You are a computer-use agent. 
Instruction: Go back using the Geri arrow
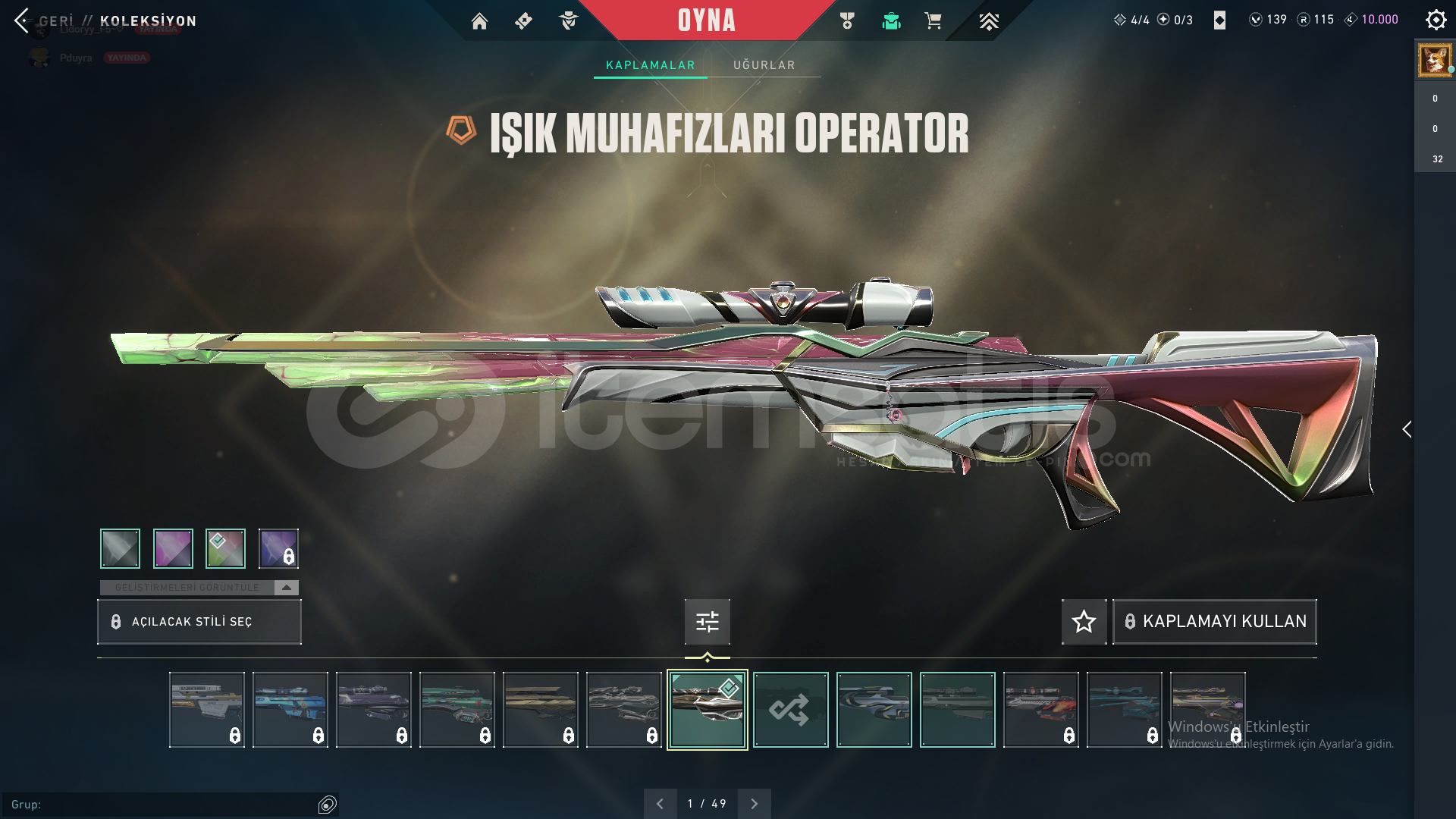tap(22, 20)
